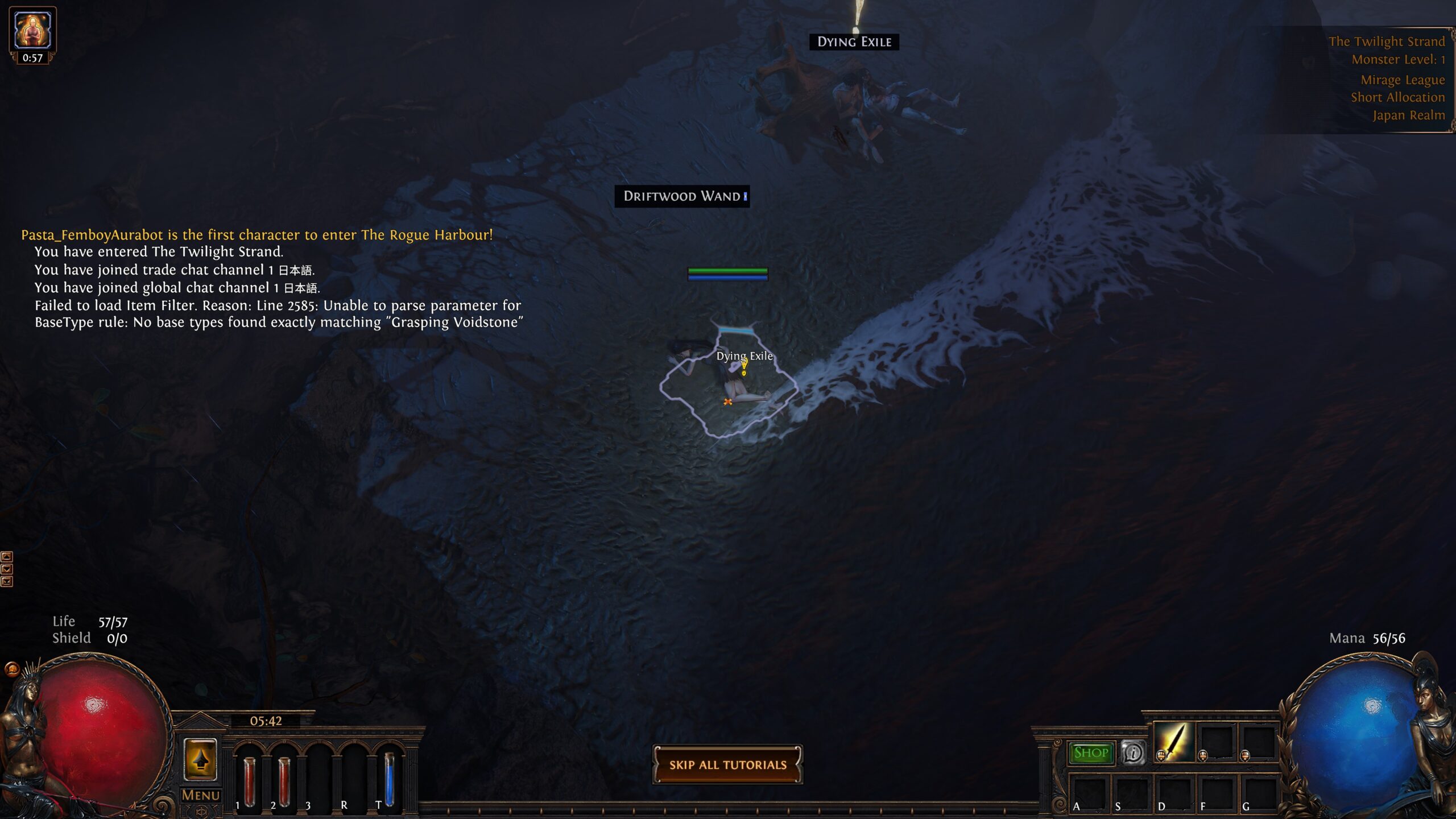Viewport: 1456px width, 819px height.
Task: Click the grace period buff icon
Action: [32, 30]
